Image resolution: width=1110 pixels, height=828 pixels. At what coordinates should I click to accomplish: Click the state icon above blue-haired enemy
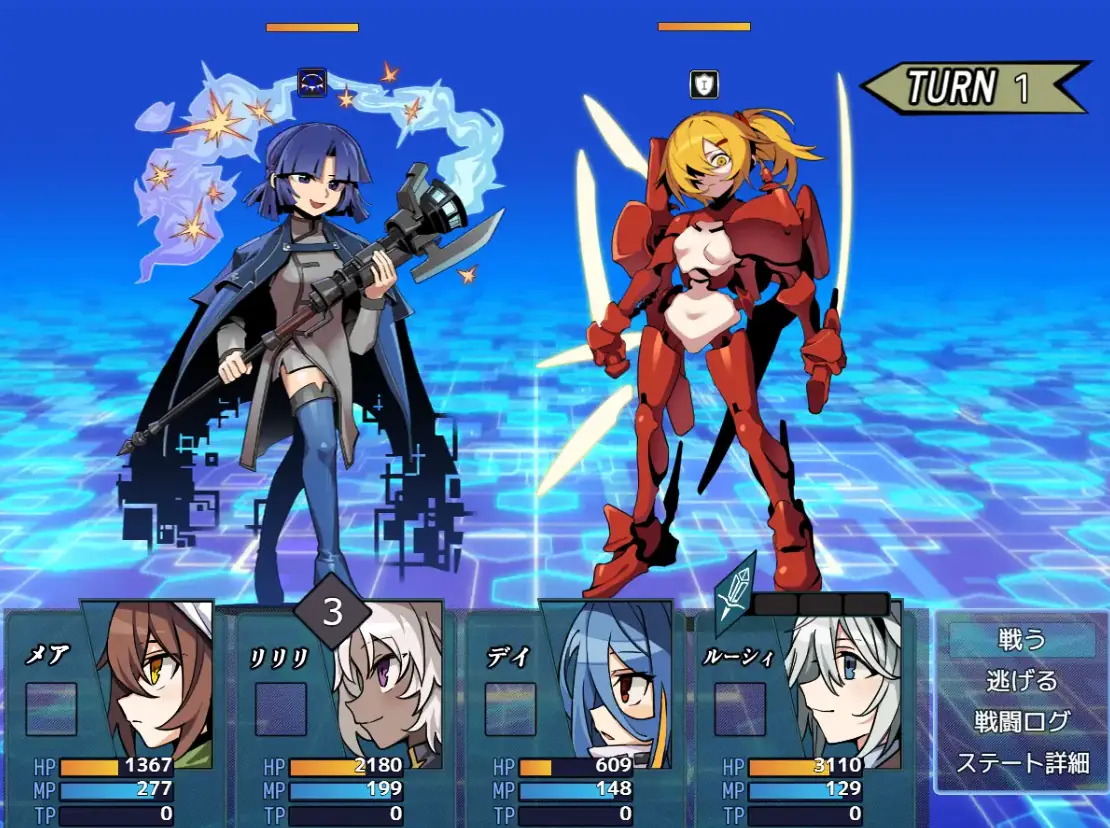[x=312, y=83]
